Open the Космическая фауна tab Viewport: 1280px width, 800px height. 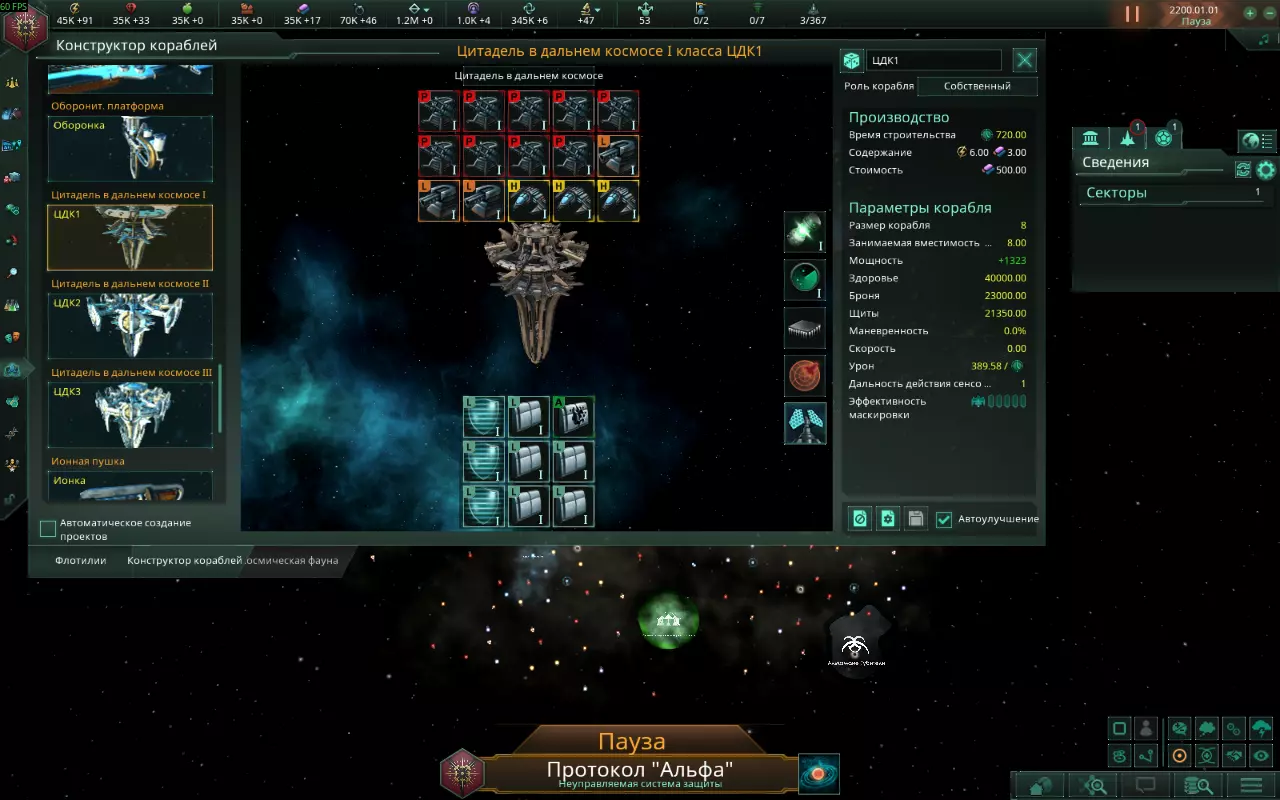(x=294, y=561)
